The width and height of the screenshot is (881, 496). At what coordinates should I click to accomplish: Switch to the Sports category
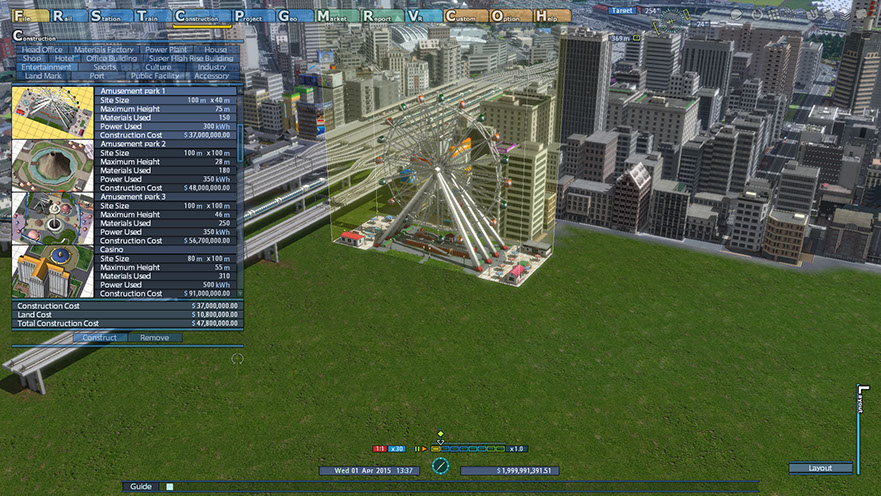point(104,67)
